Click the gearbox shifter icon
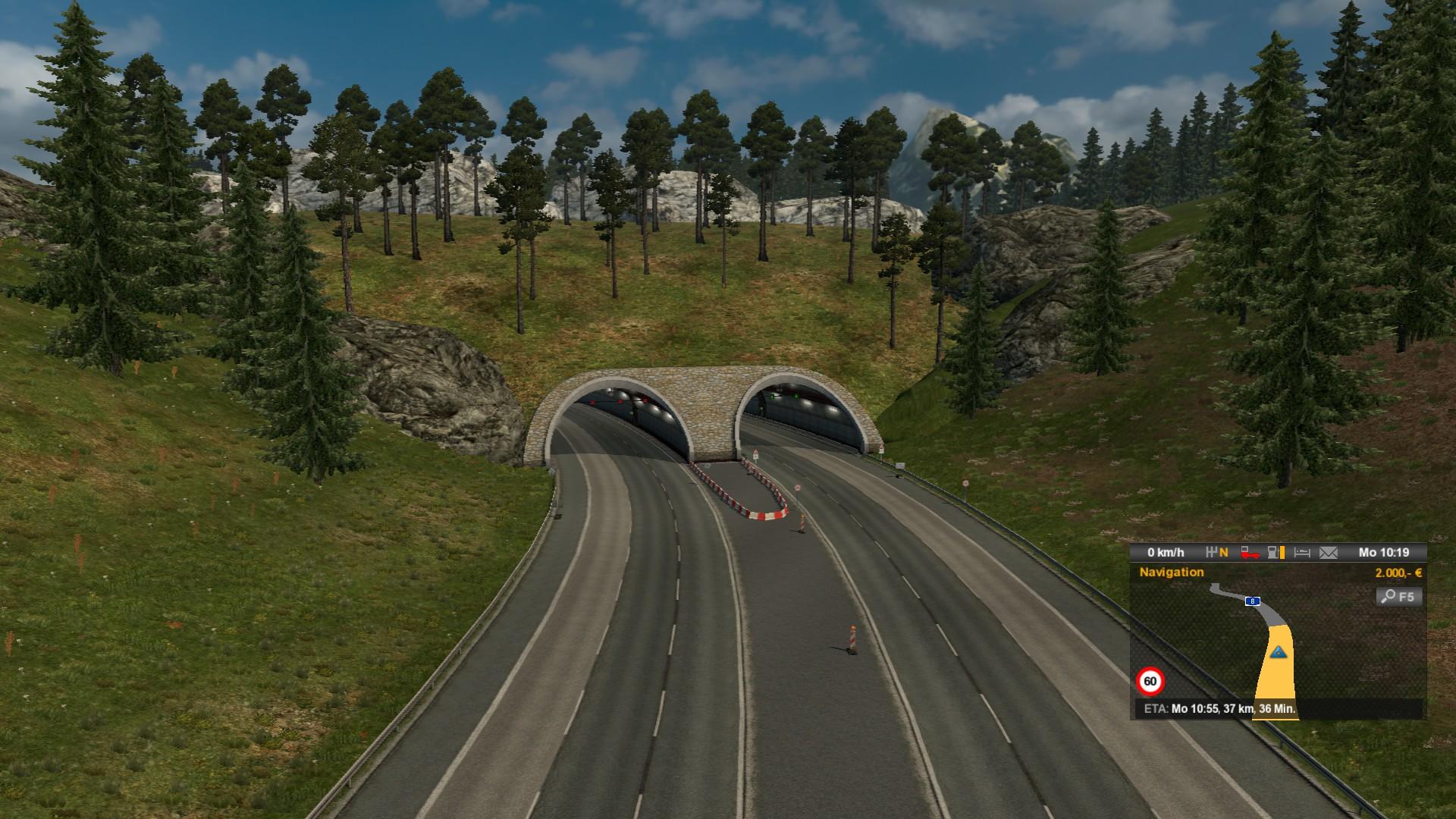This screenshot has width=1456, height=819. click(1216, 553)
